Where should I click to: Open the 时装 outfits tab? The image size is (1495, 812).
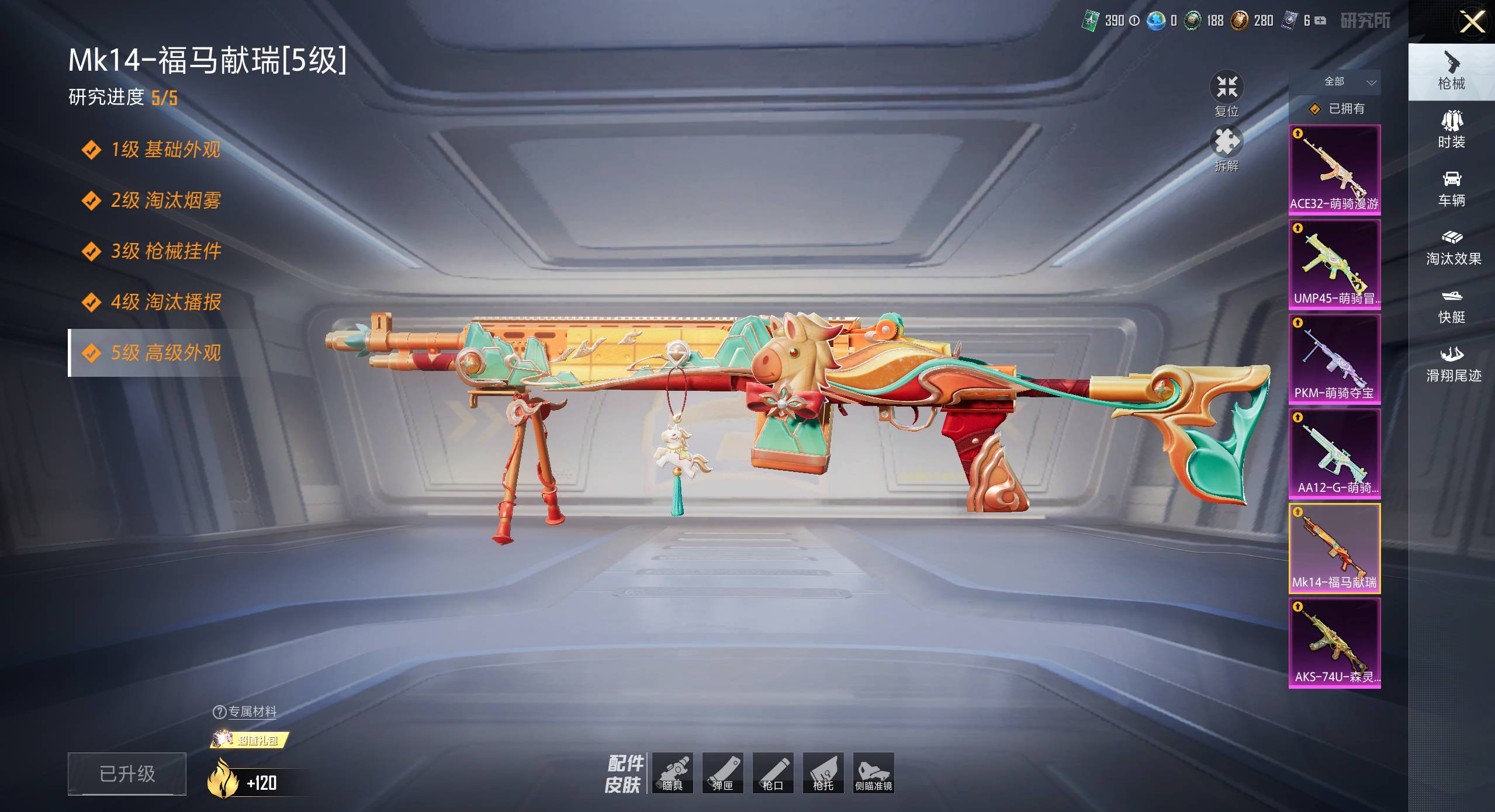pyautogui.click(x=1451, y=130)
